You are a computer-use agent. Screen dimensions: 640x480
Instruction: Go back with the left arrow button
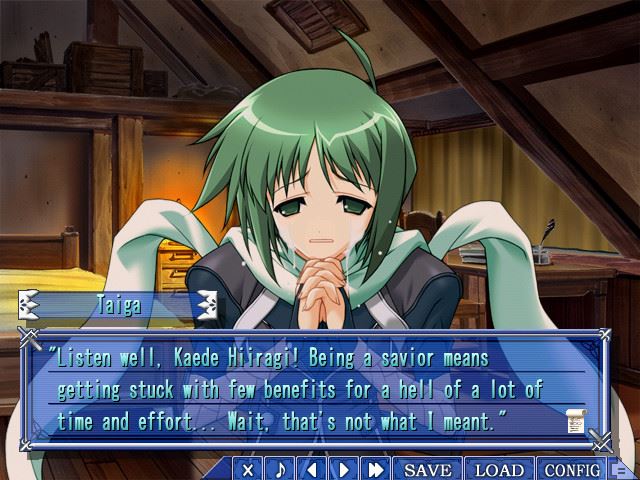coord(312,469)
